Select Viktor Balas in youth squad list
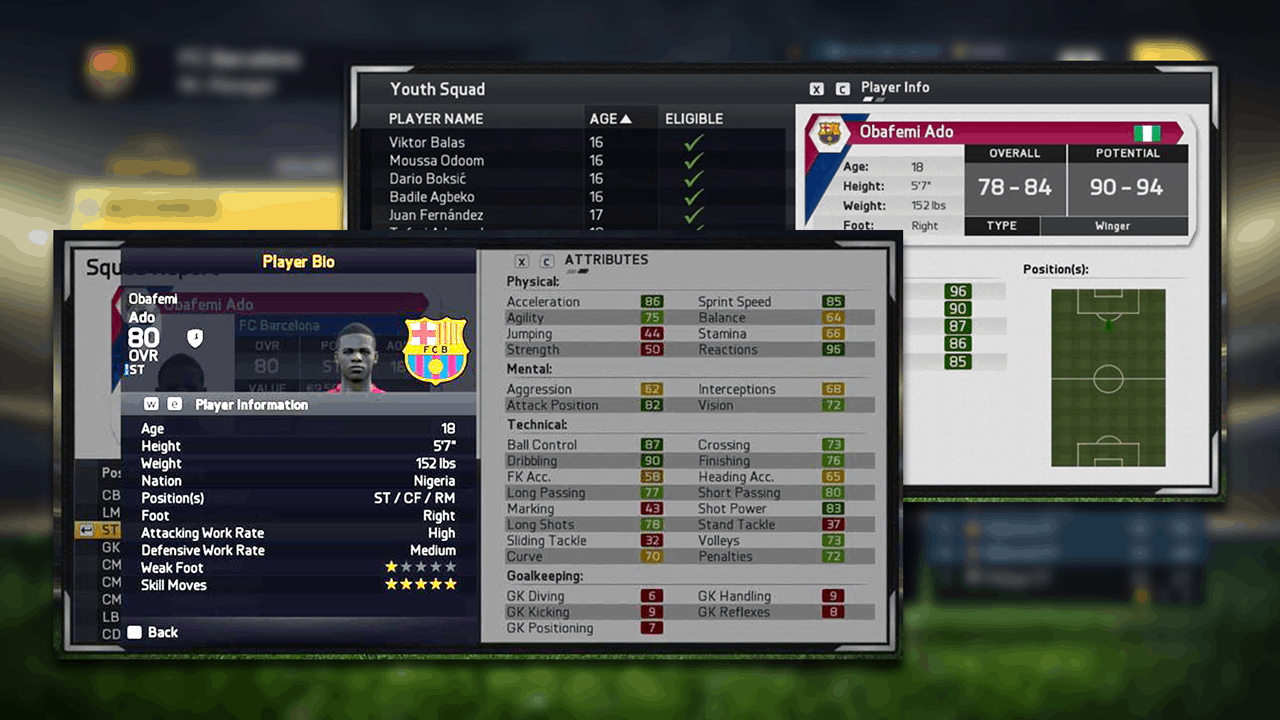This screenshot has width=1280, height=720. coord(427,142)
